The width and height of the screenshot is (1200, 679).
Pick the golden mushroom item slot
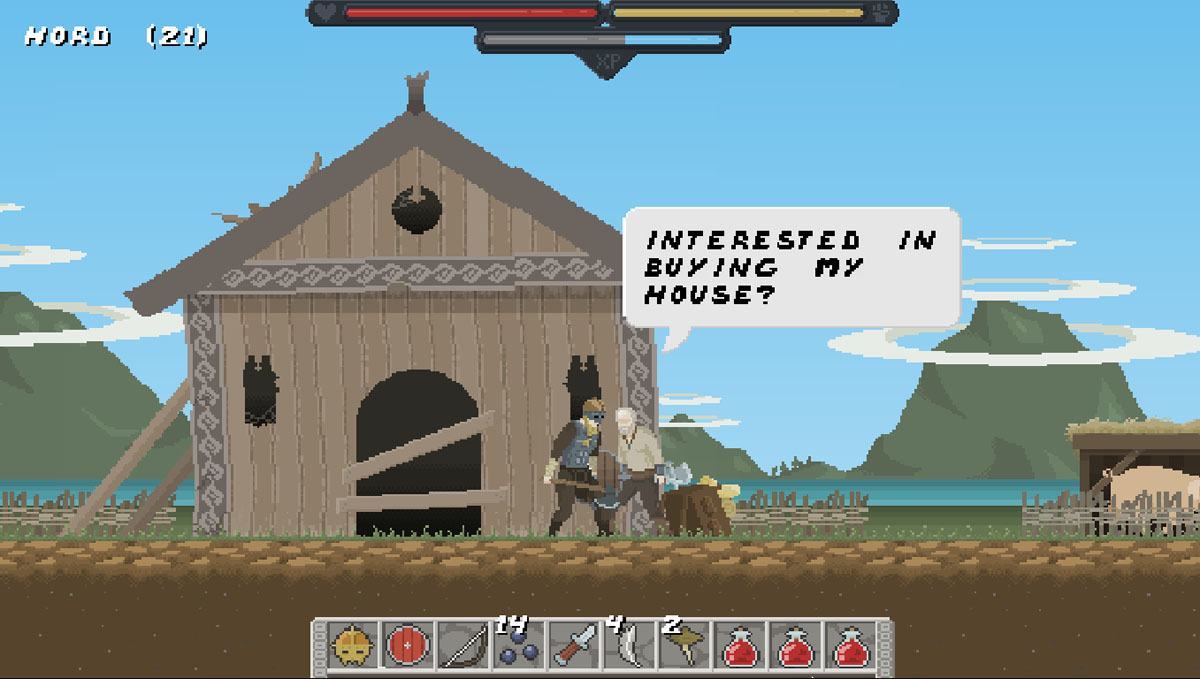click(x=686, y=647)
